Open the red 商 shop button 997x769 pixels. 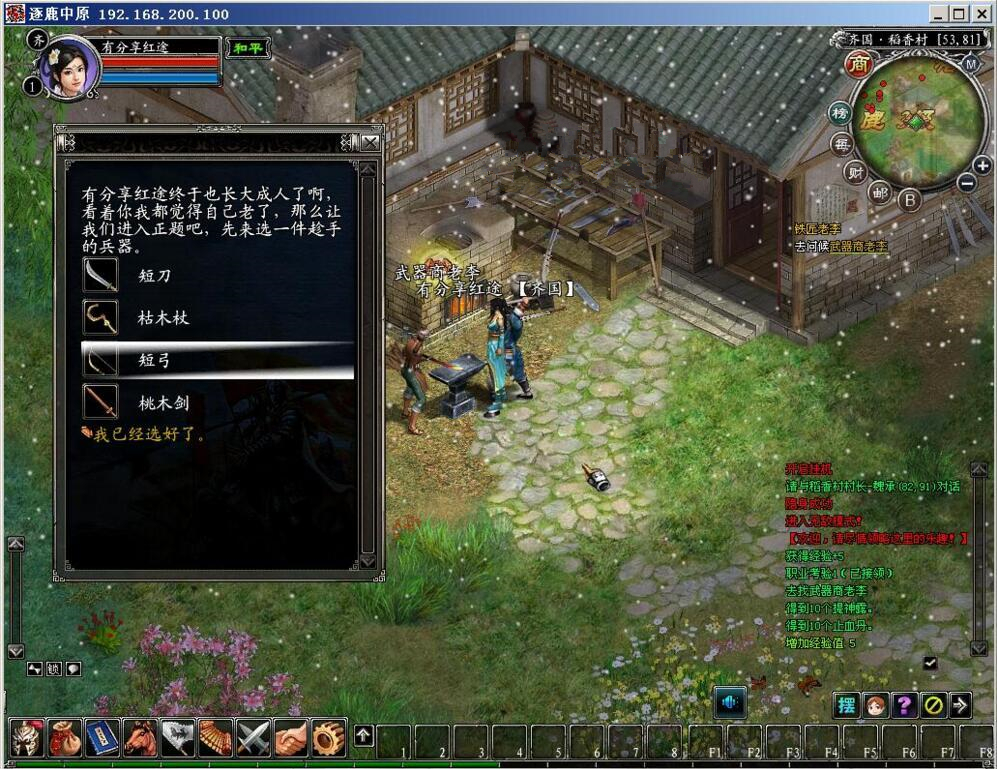point(859,65)
